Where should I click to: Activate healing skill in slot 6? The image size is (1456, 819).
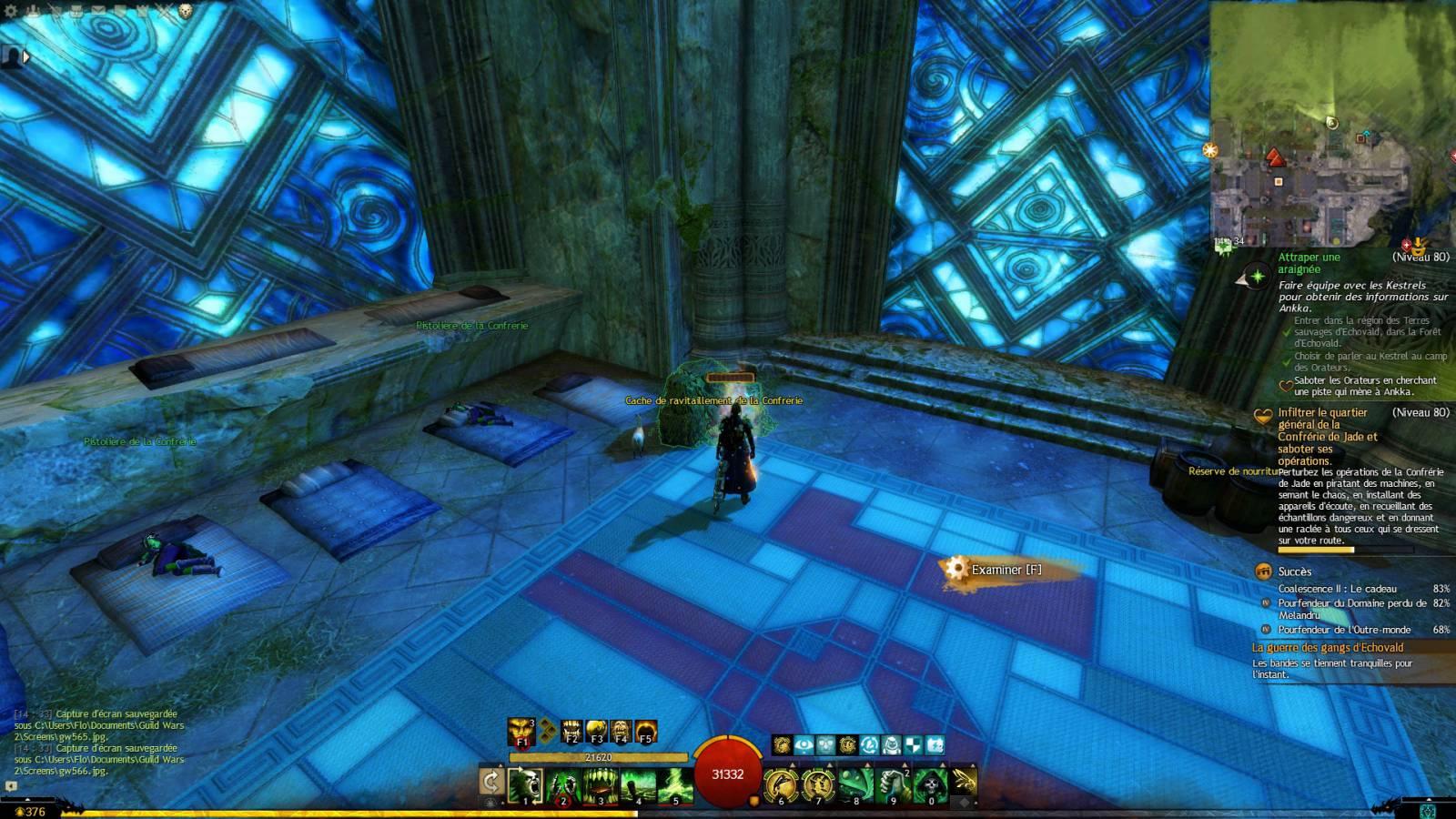click(x=780, y=784)
